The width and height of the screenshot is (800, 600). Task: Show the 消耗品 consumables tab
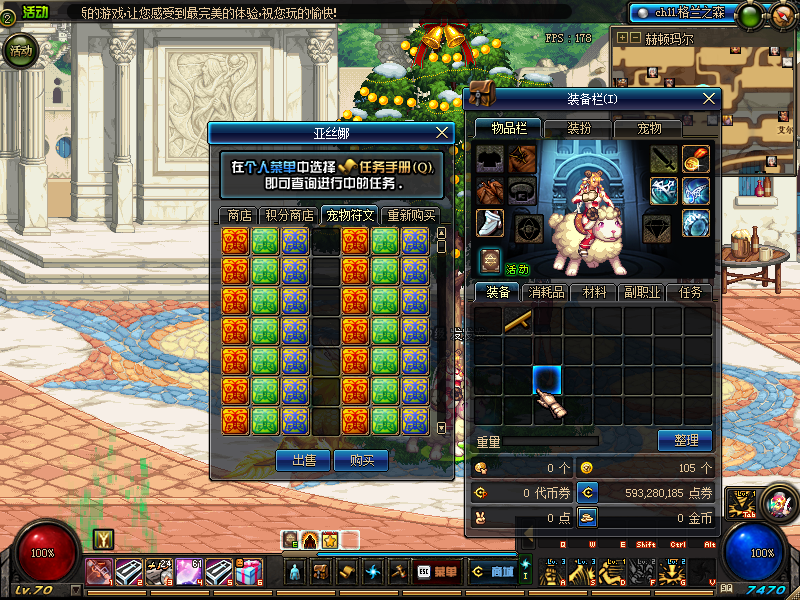(x=547, y=292)
